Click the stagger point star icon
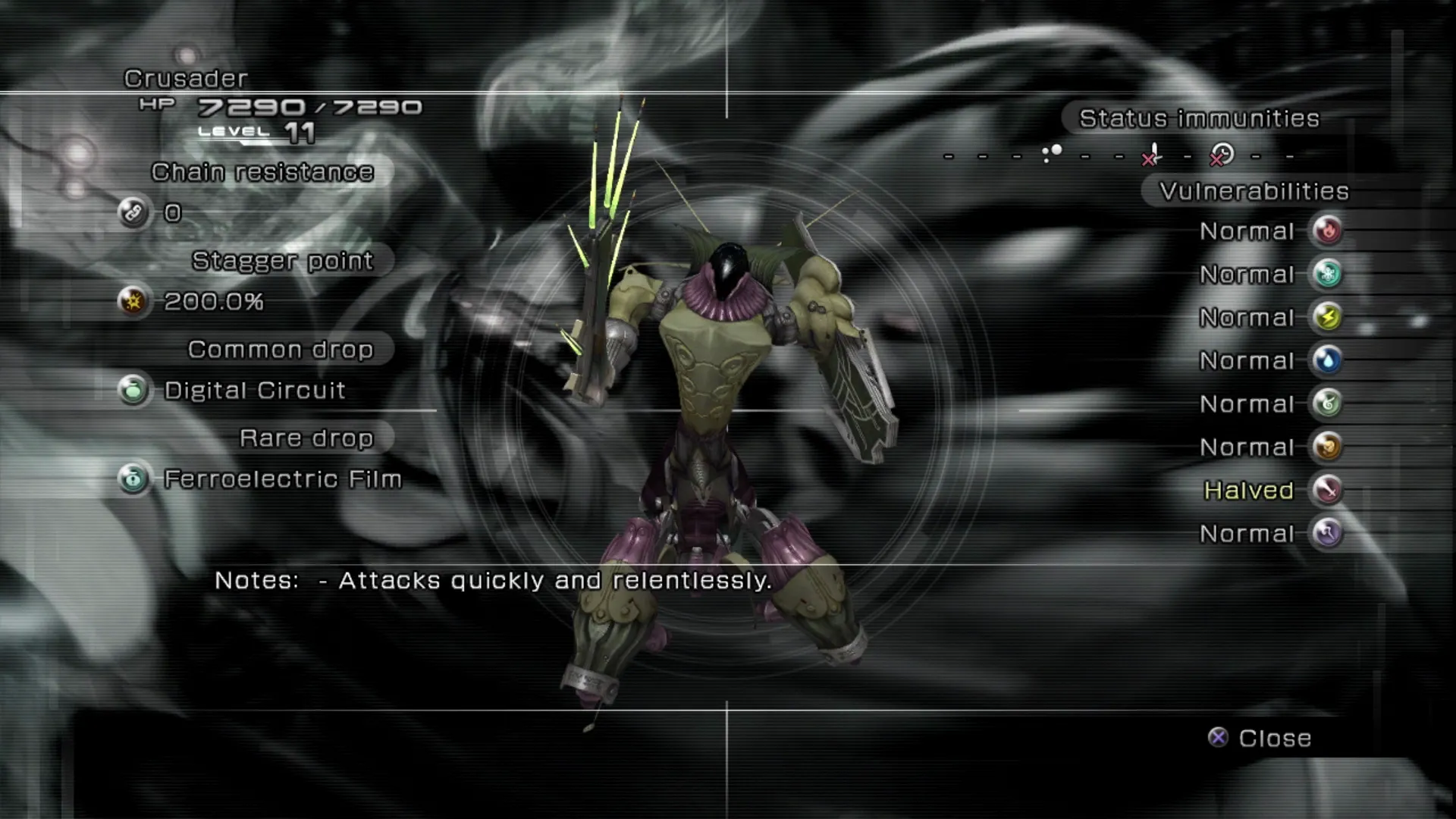 point(133,302)
